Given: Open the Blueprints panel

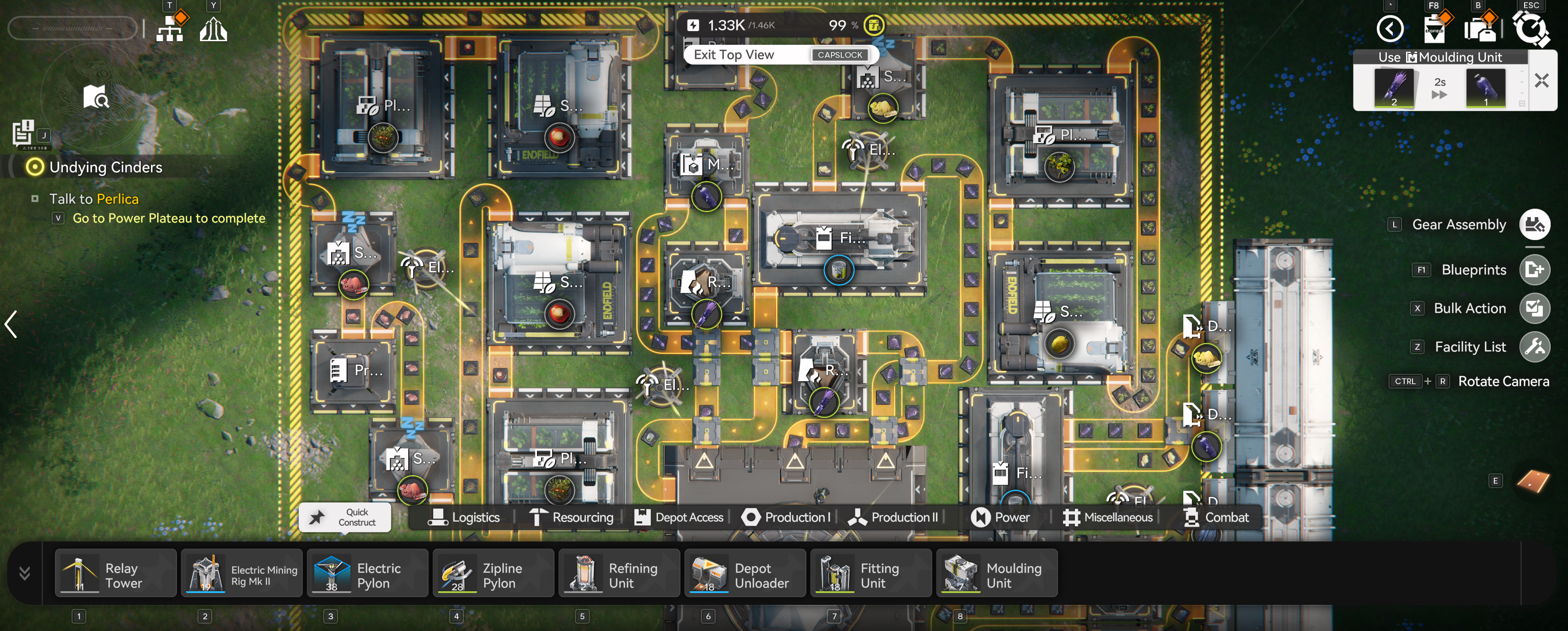Looking at the screenshot, I should pyautogui.click(x=1533, y=270).
